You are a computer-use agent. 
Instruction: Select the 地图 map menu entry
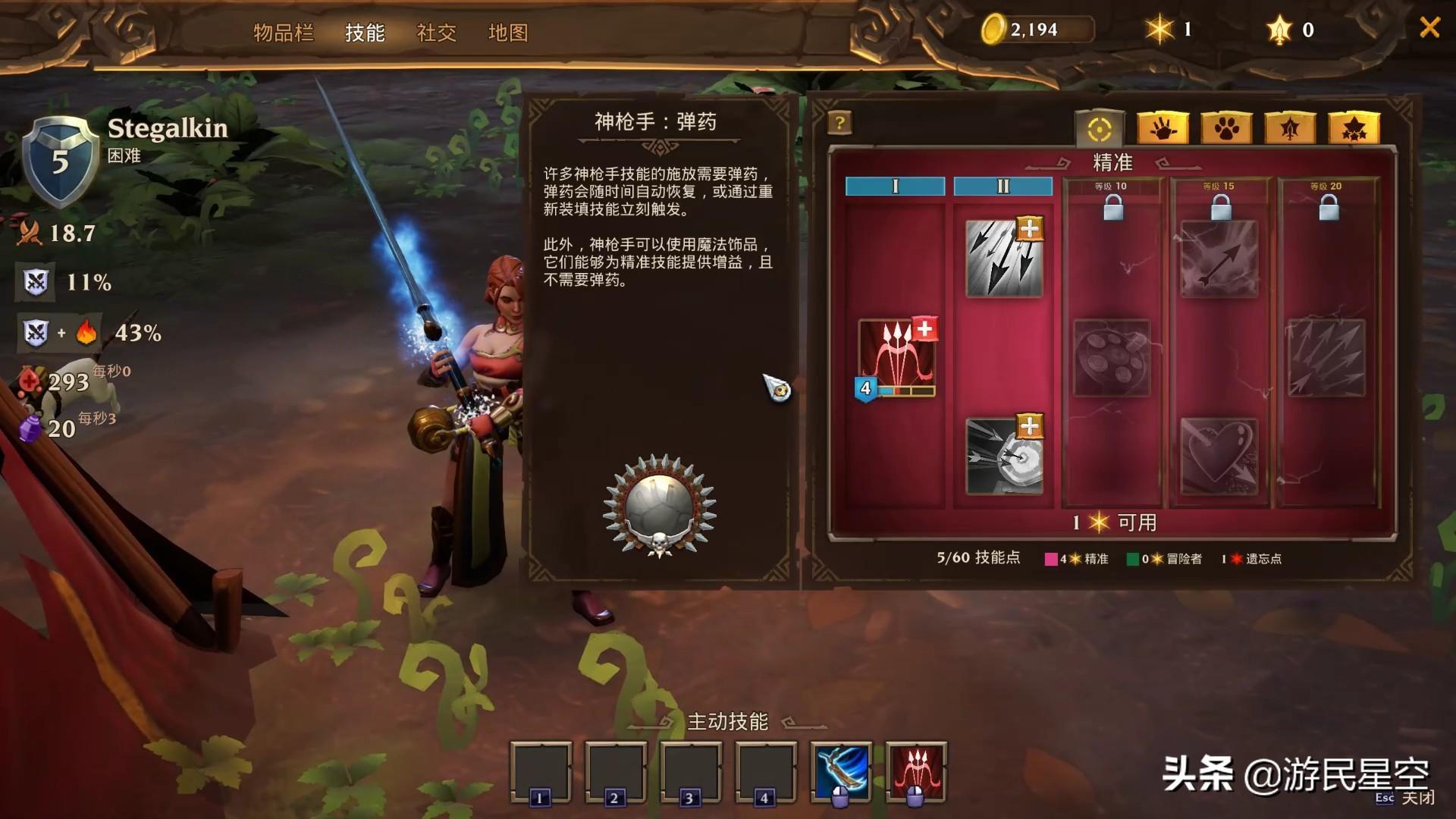[x=508, y=33]
